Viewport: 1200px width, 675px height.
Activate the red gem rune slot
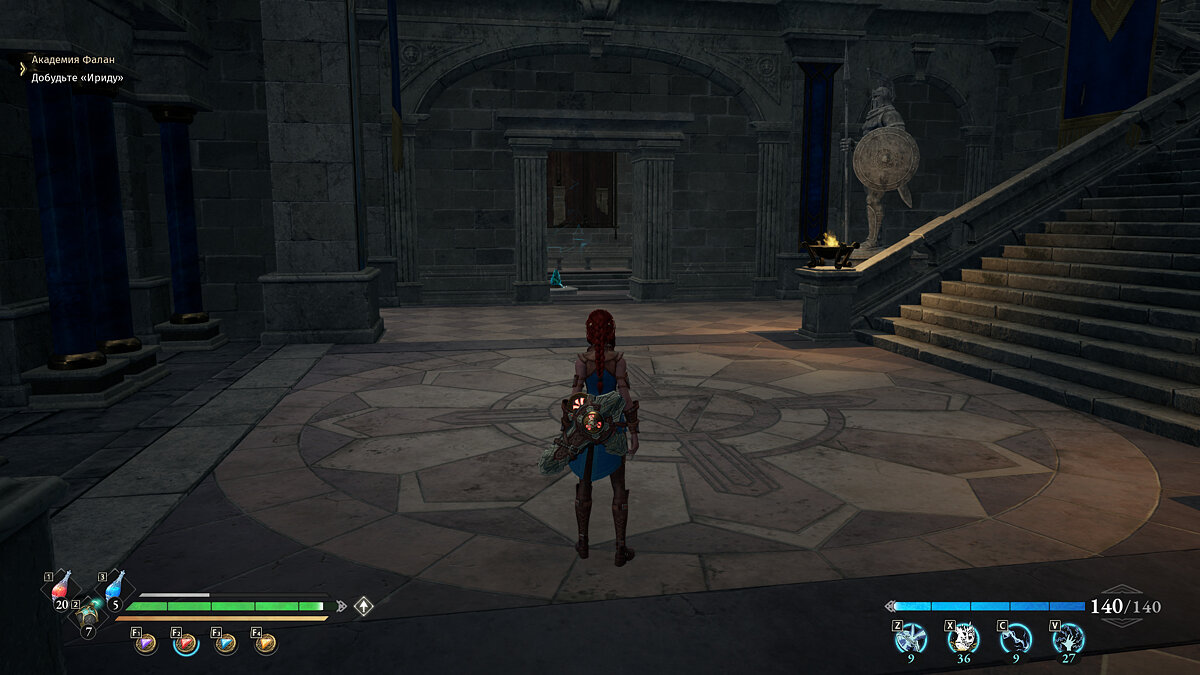tap(186, 644)
